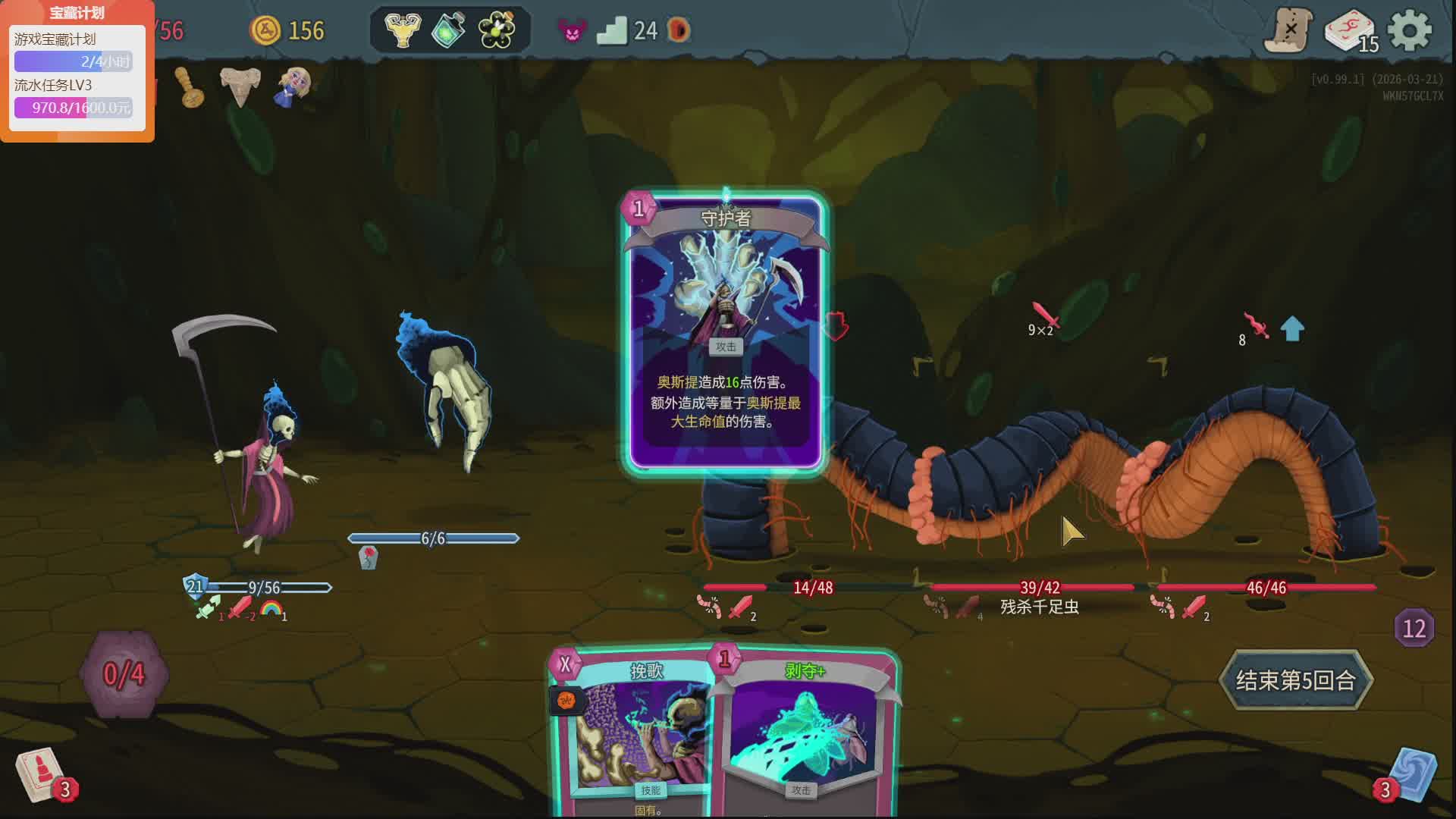1456x819 pixels.
Task: Use the green bottle potion
Action: (449, 30)
